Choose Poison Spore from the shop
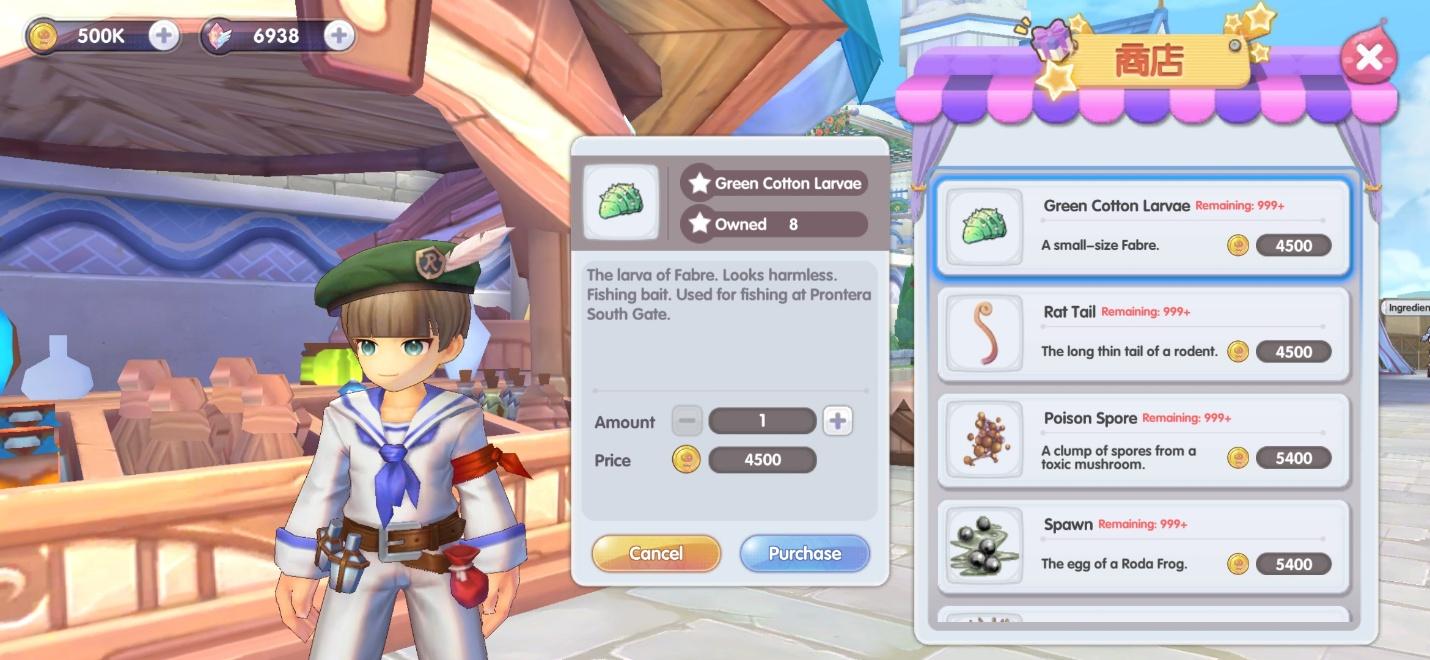Viewport: 1430px width, 660px height. point(1143,440)
